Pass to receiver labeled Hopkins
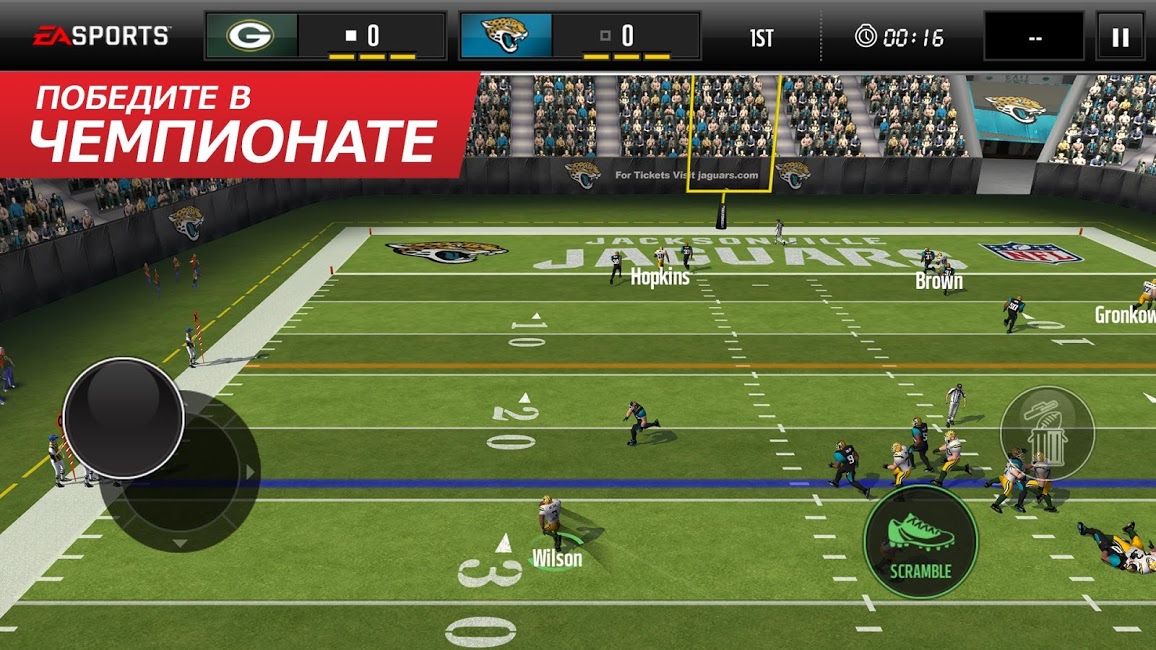Screen dimensions: 1156x650 coord(659,276)
